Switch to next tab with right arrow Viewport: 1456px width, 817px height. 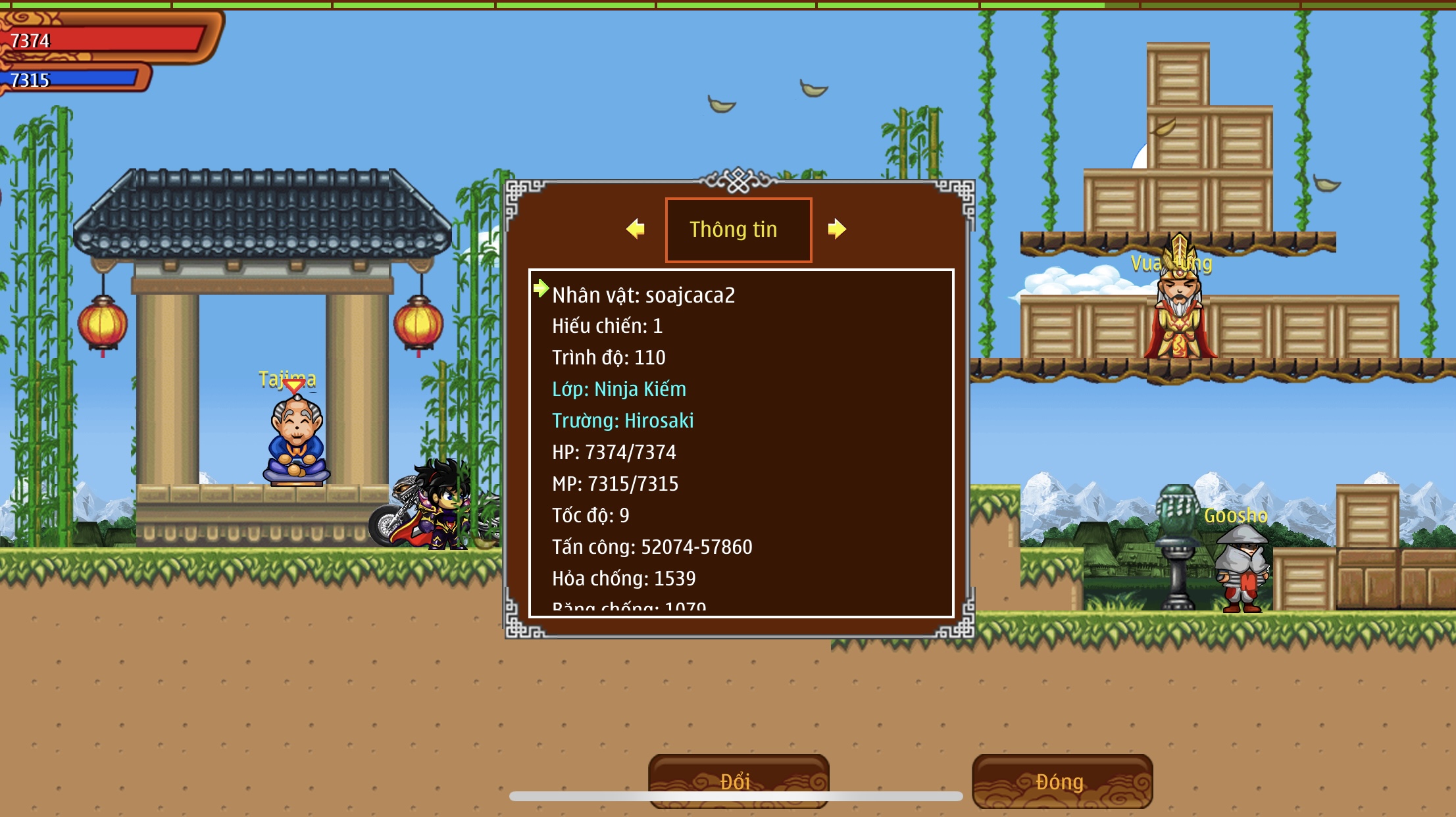tap(836, 229)
